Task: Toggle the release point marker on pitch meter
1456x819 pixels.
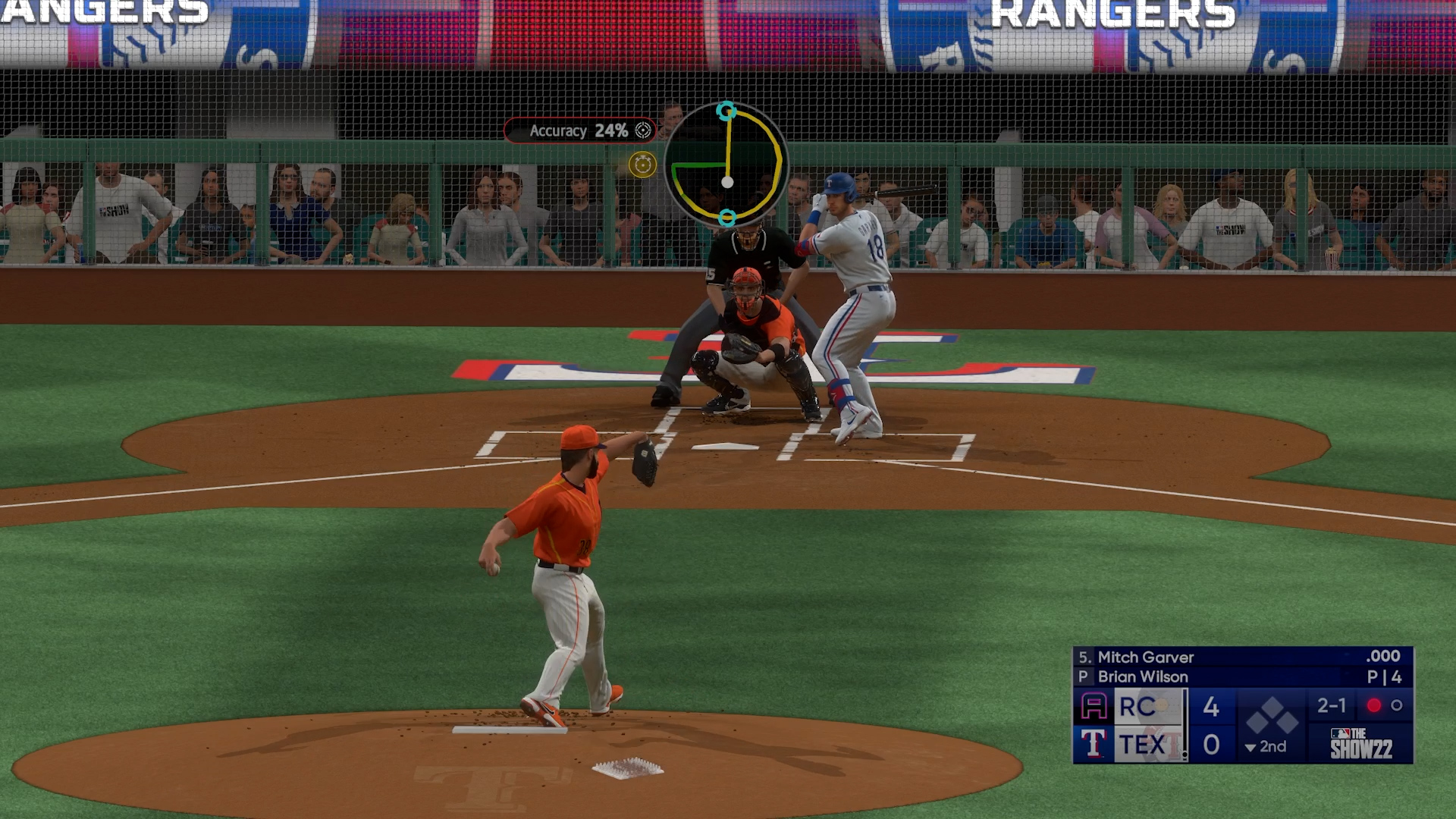Action: (x=726, y=218)
